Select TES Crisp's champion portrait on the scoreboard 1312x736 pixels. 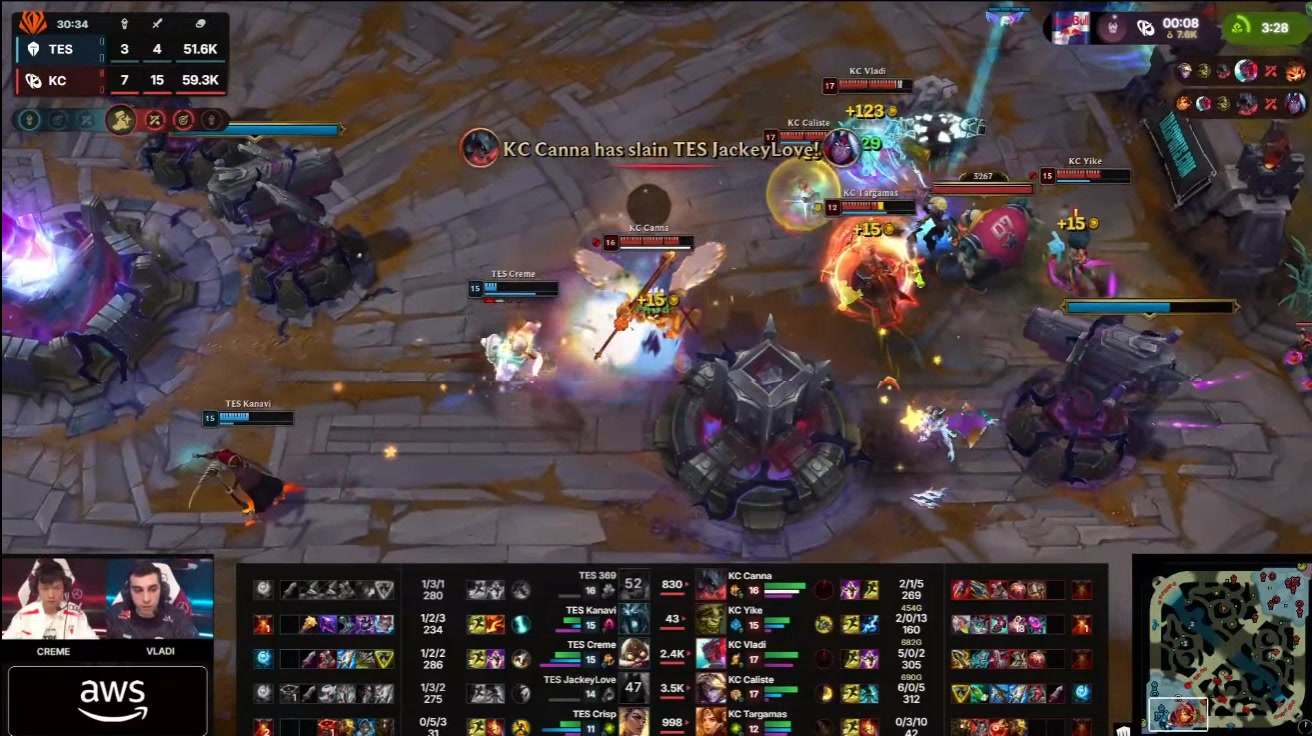point(634,721)
